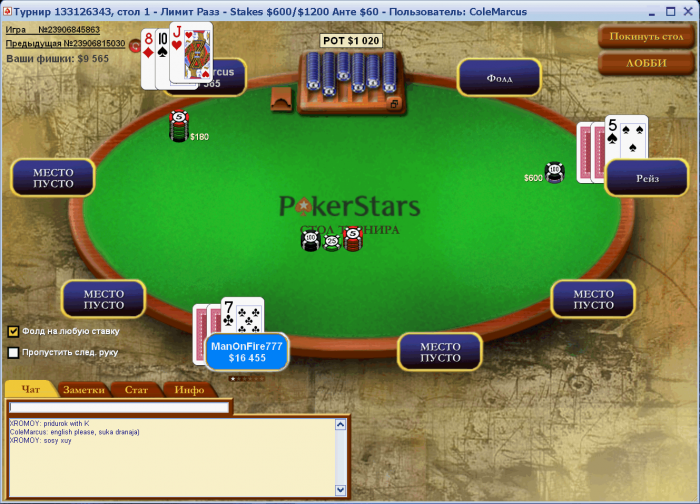Viewport: 700px width, 504px height.
Task: Show the Стат tab
Action: 136,390
